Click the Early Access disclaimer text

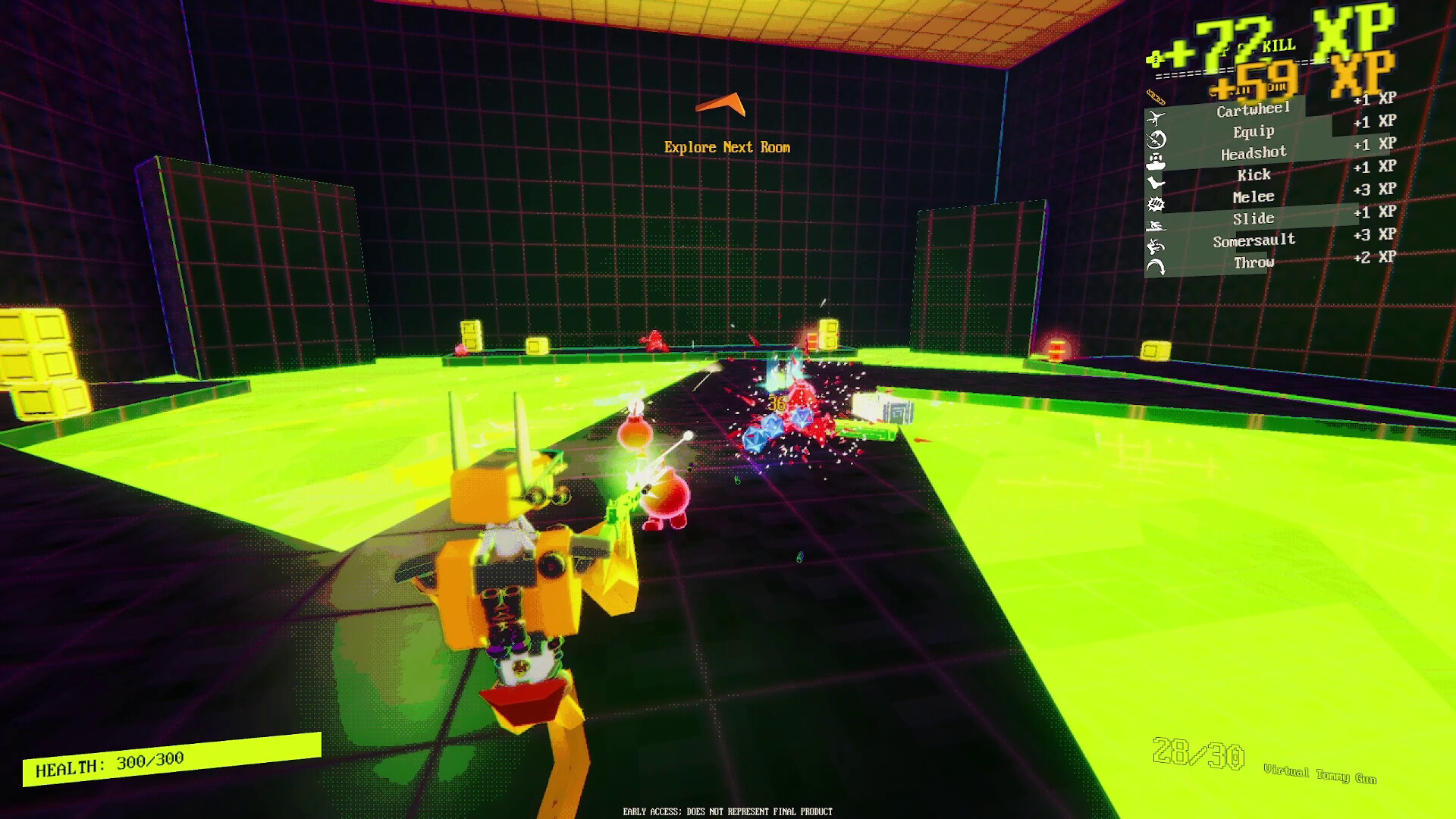coord(726,811)
